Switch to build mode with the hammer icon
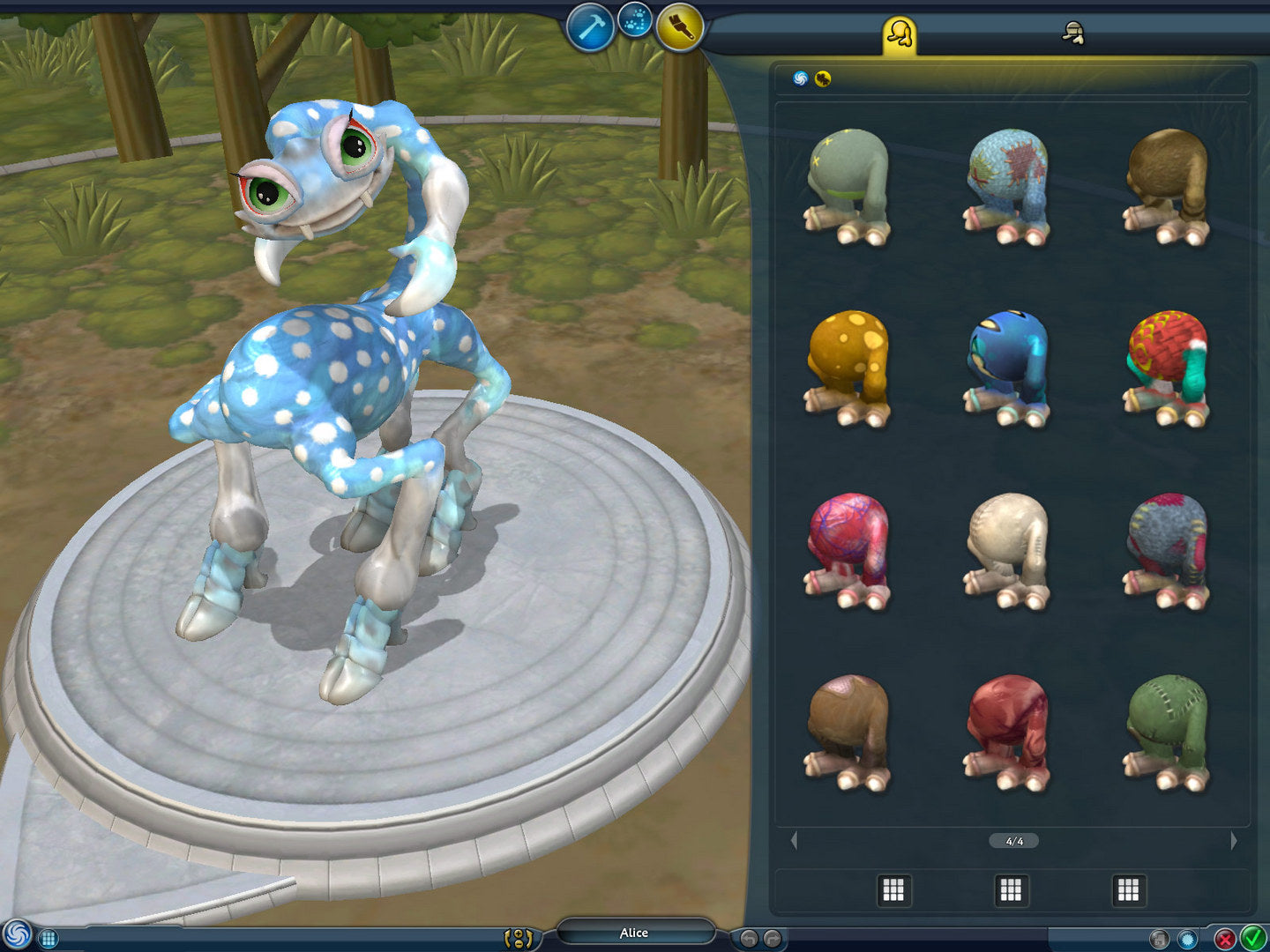Image resolution: width=1270 pixels, height=952 pixels. (589, 28)
